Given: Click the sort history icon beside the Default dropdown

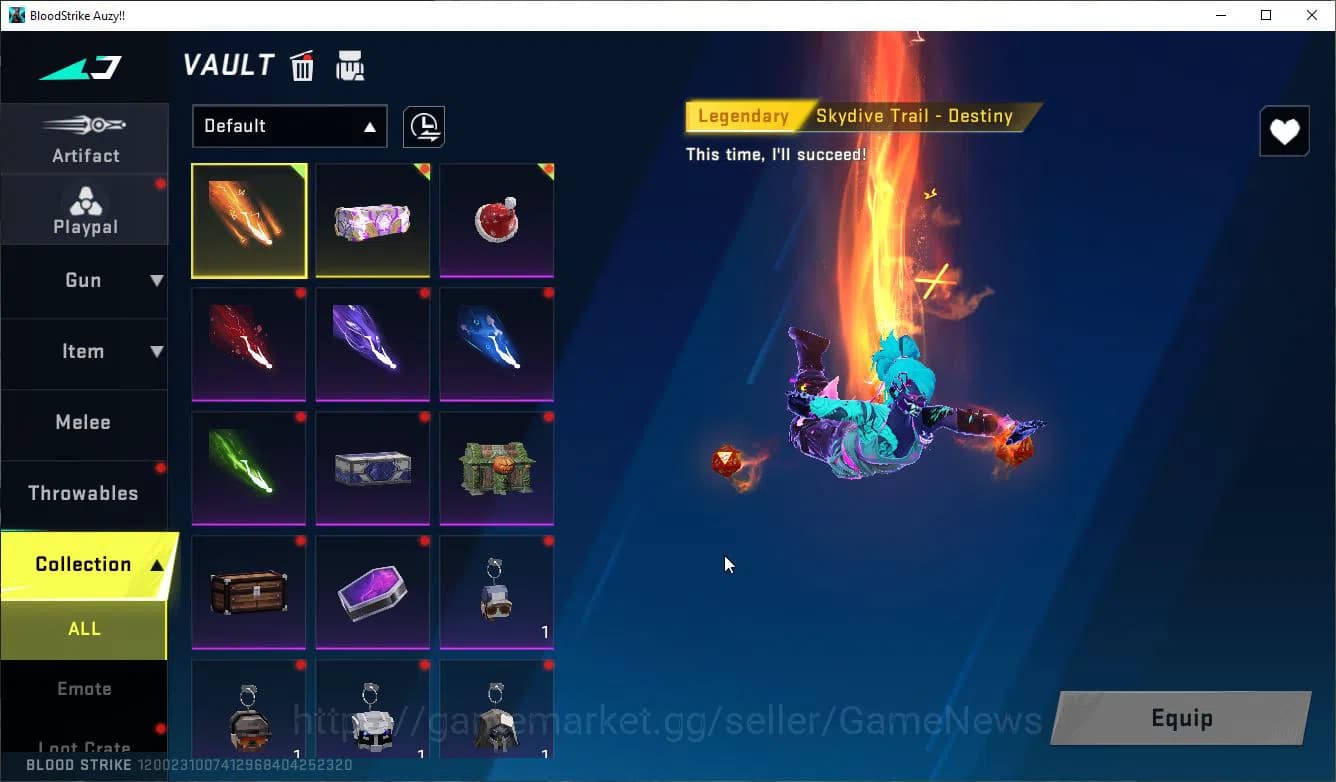Looking at the screenshot, I should (x=423, y=127).
